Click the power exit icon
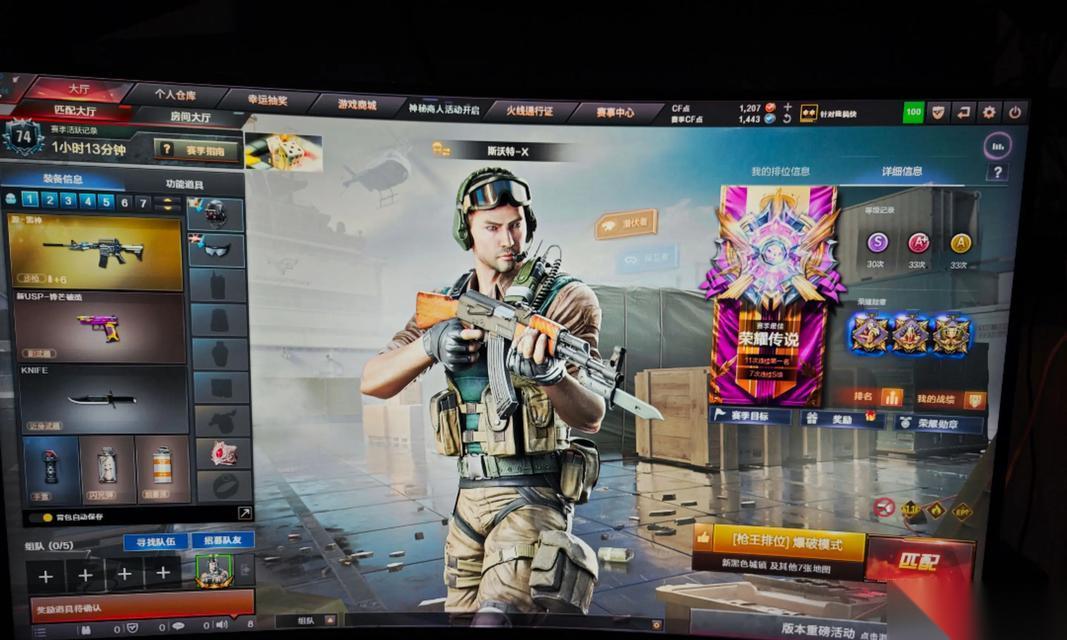This screenshot has width=1067, height=640. coord(1014,112)
